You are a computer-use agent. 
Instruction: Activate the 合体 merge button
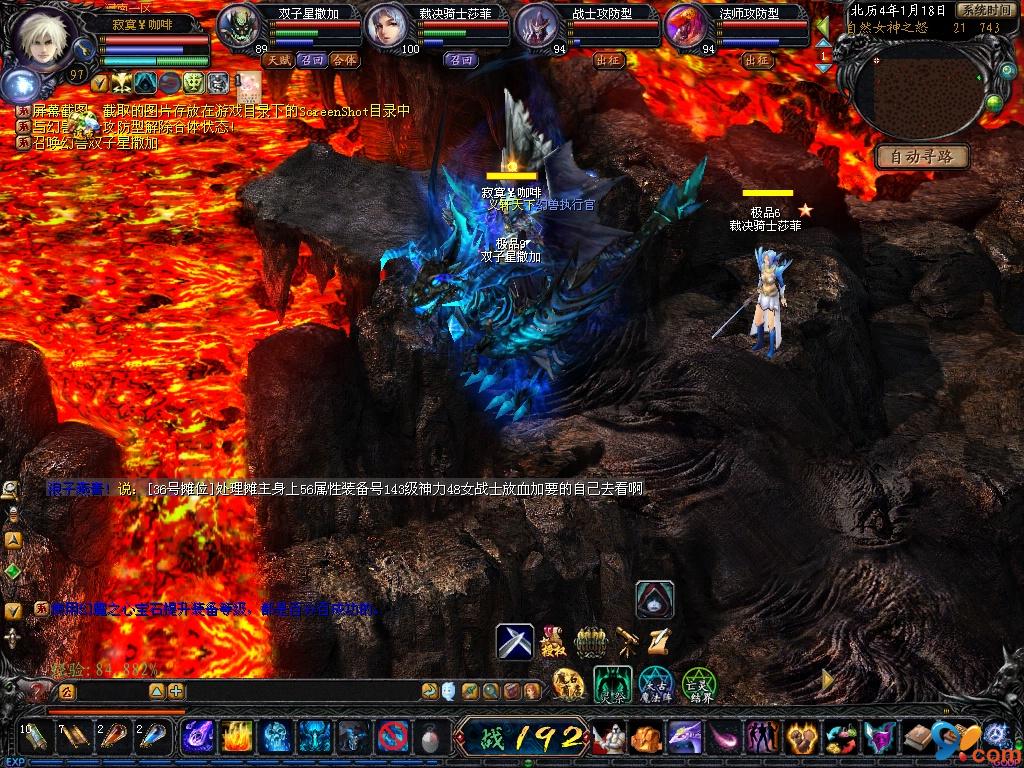tap(343, 60)
